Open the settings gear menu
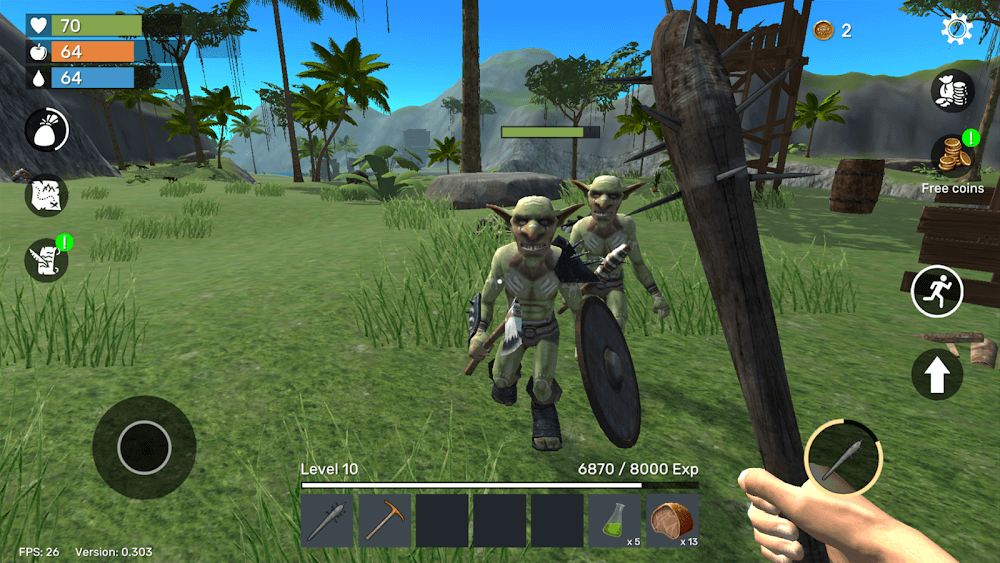This screenshot has height=563, width=1000. 956,29
